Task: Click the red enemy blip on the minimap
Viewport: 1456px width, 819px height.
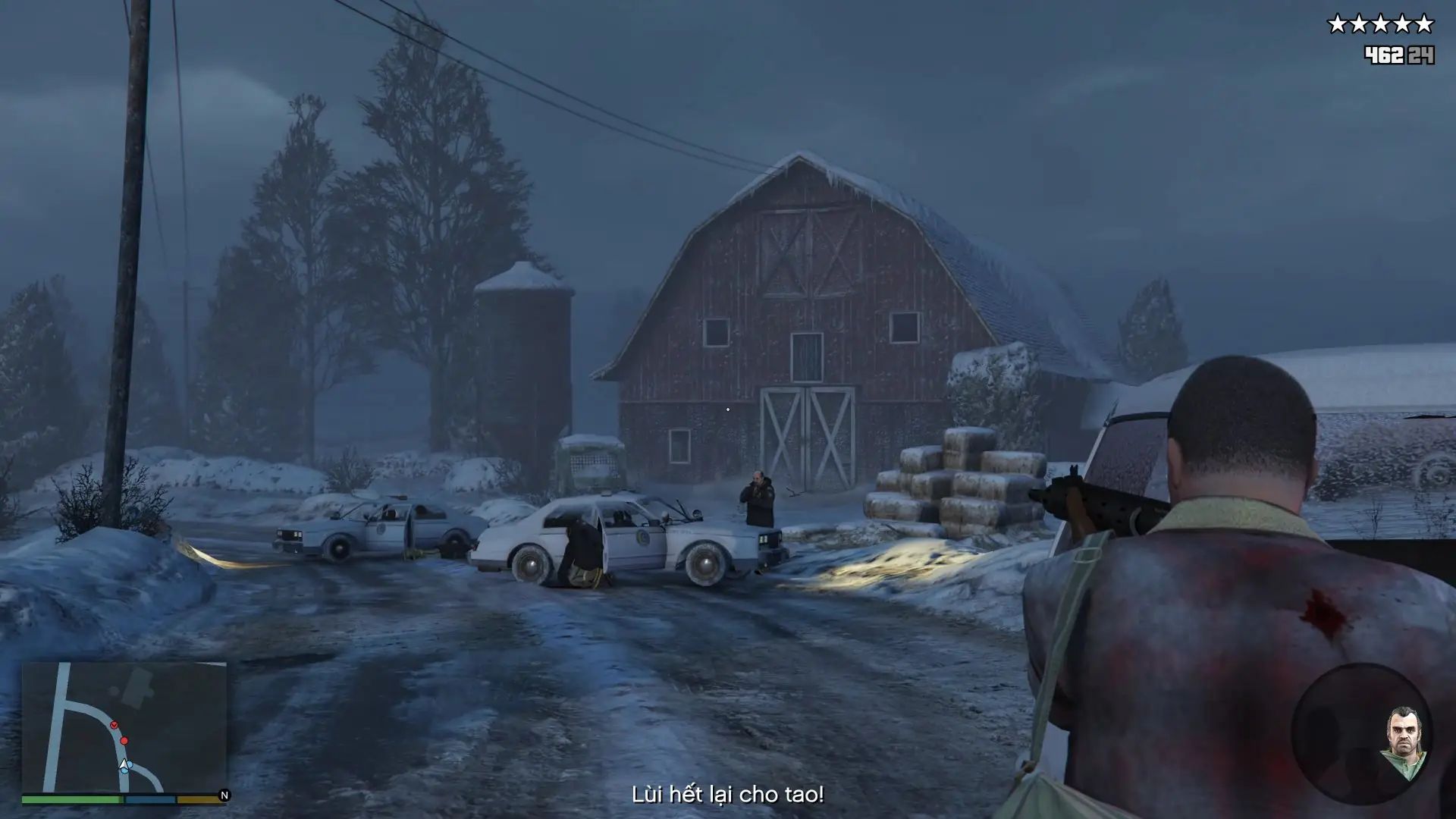Action: (x=124, y=740)
